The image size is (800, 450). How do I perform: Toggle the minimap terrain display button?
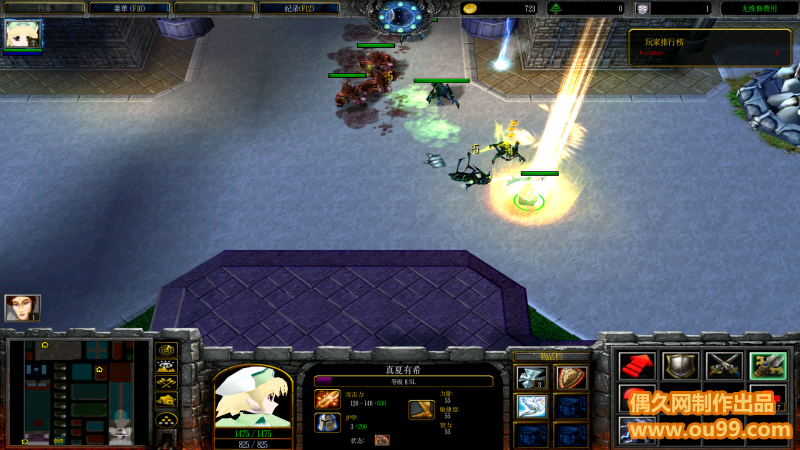pyautogui.click(x=166, y=366)
